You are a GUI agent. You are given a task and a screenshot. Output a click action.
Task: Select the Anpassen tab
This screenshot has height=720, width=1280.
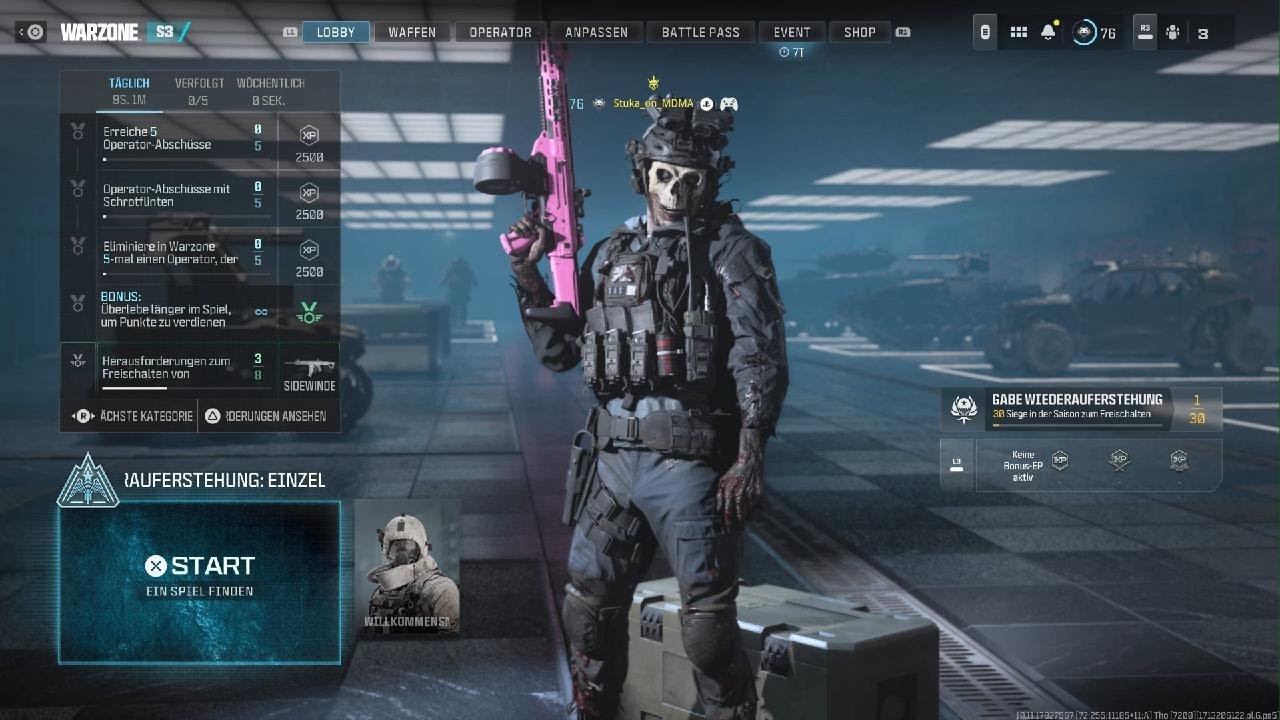[x=596, y=32]
